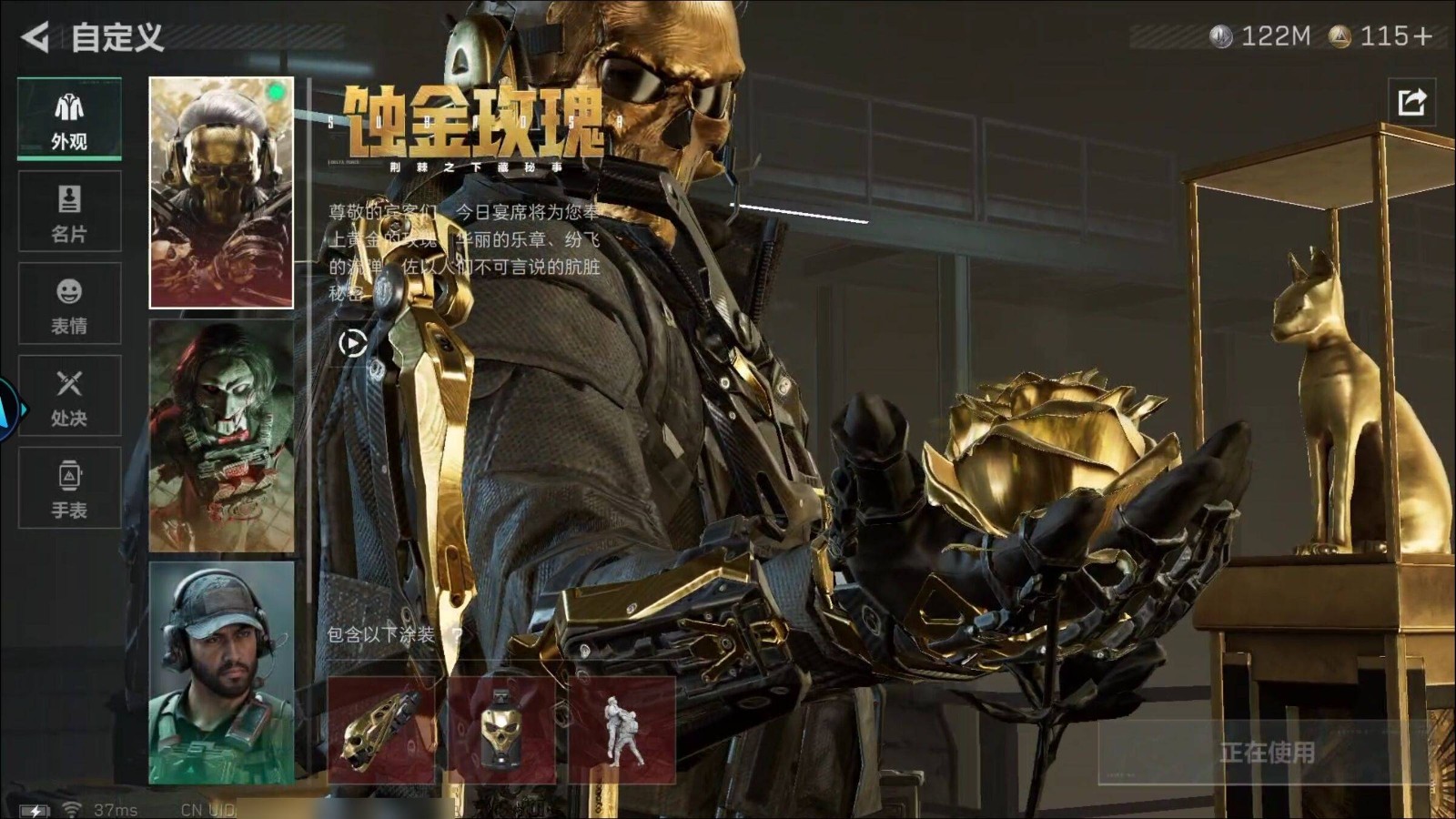Pick the bearded soldier with cap skin

tap(221, 672)
